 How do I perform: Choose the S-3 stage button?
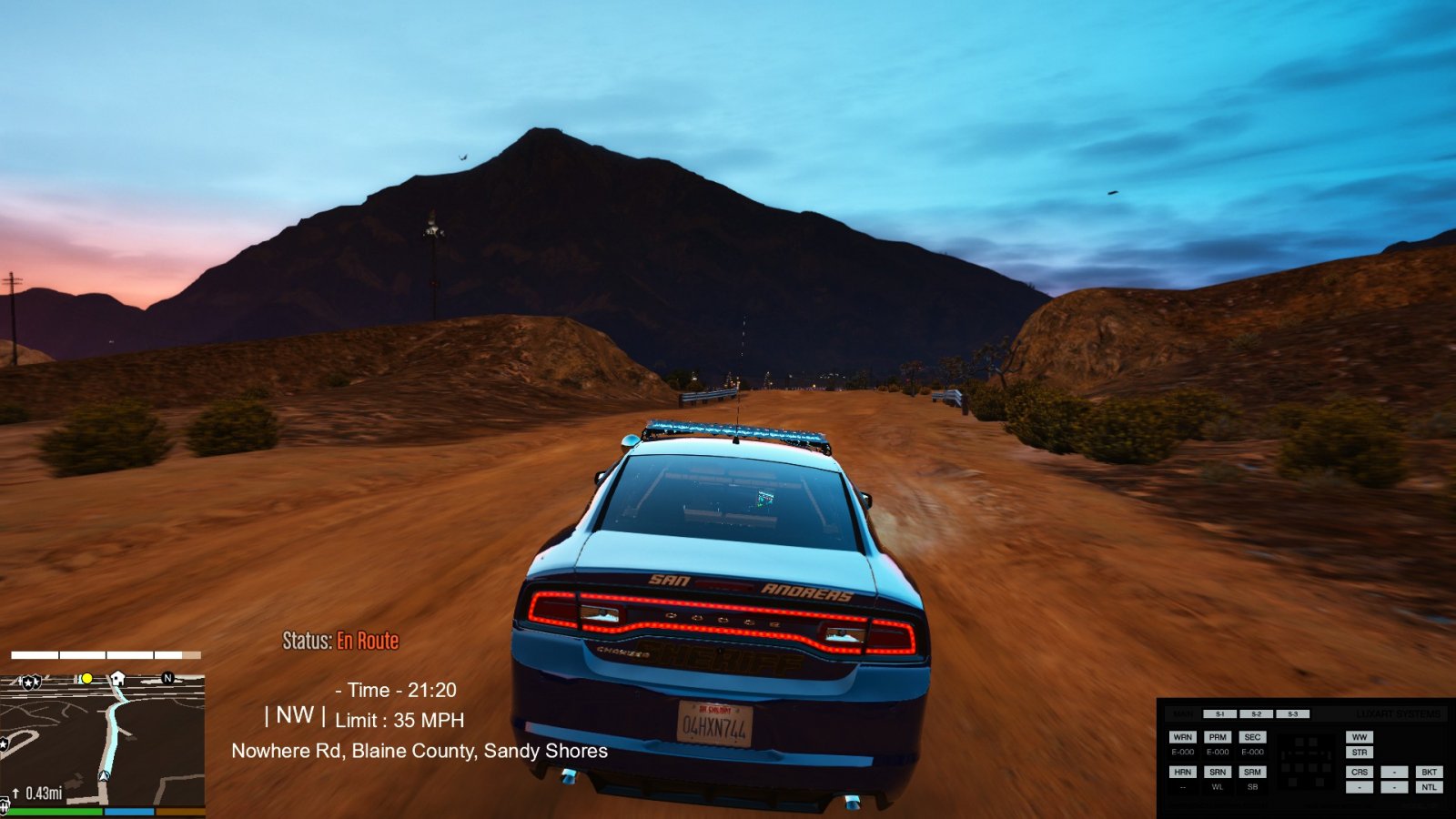pos(1292,714)
